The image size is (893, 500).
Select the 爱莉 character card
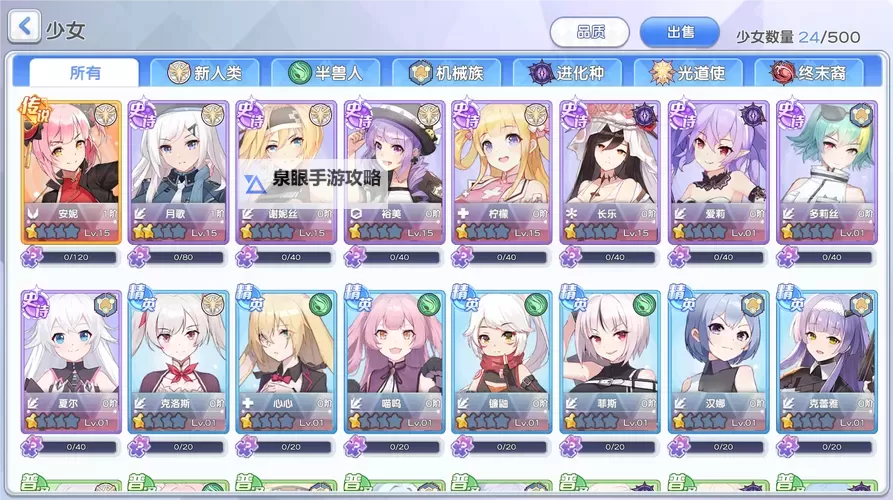pos(718,172)
